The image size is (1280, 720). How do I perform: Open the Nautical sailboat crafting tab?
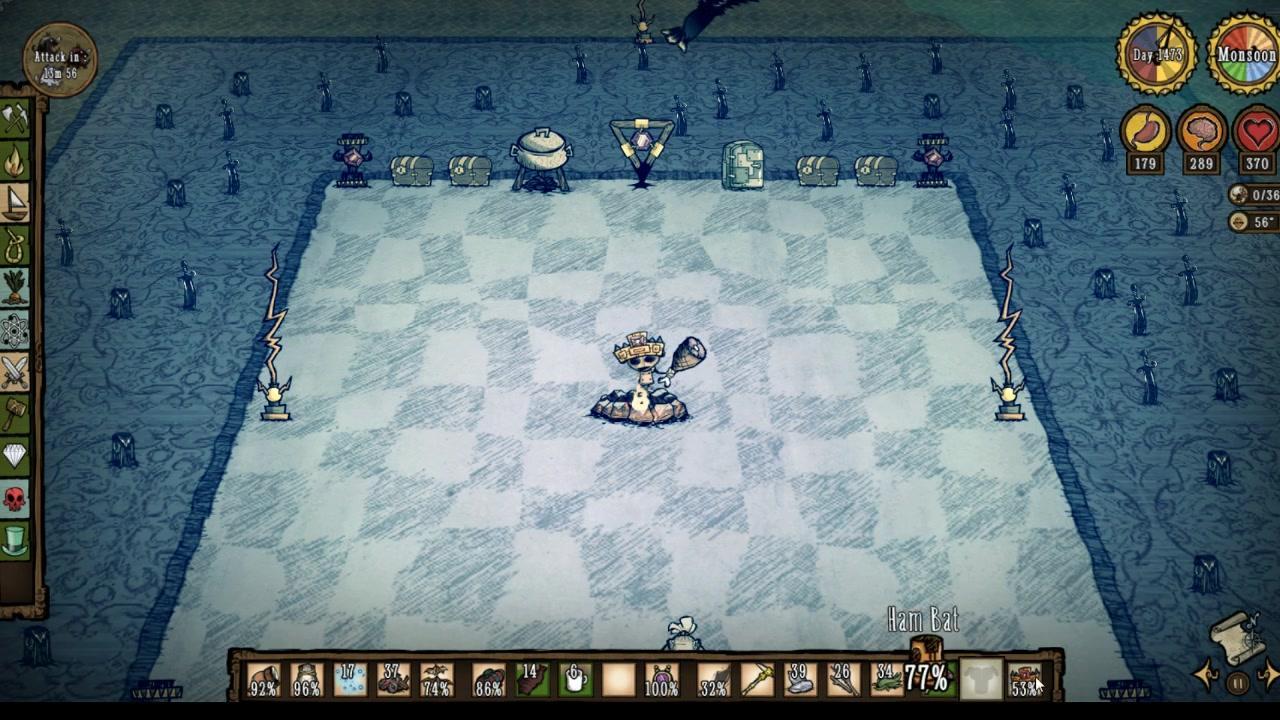pyautogui.click(x=15, y=203)
